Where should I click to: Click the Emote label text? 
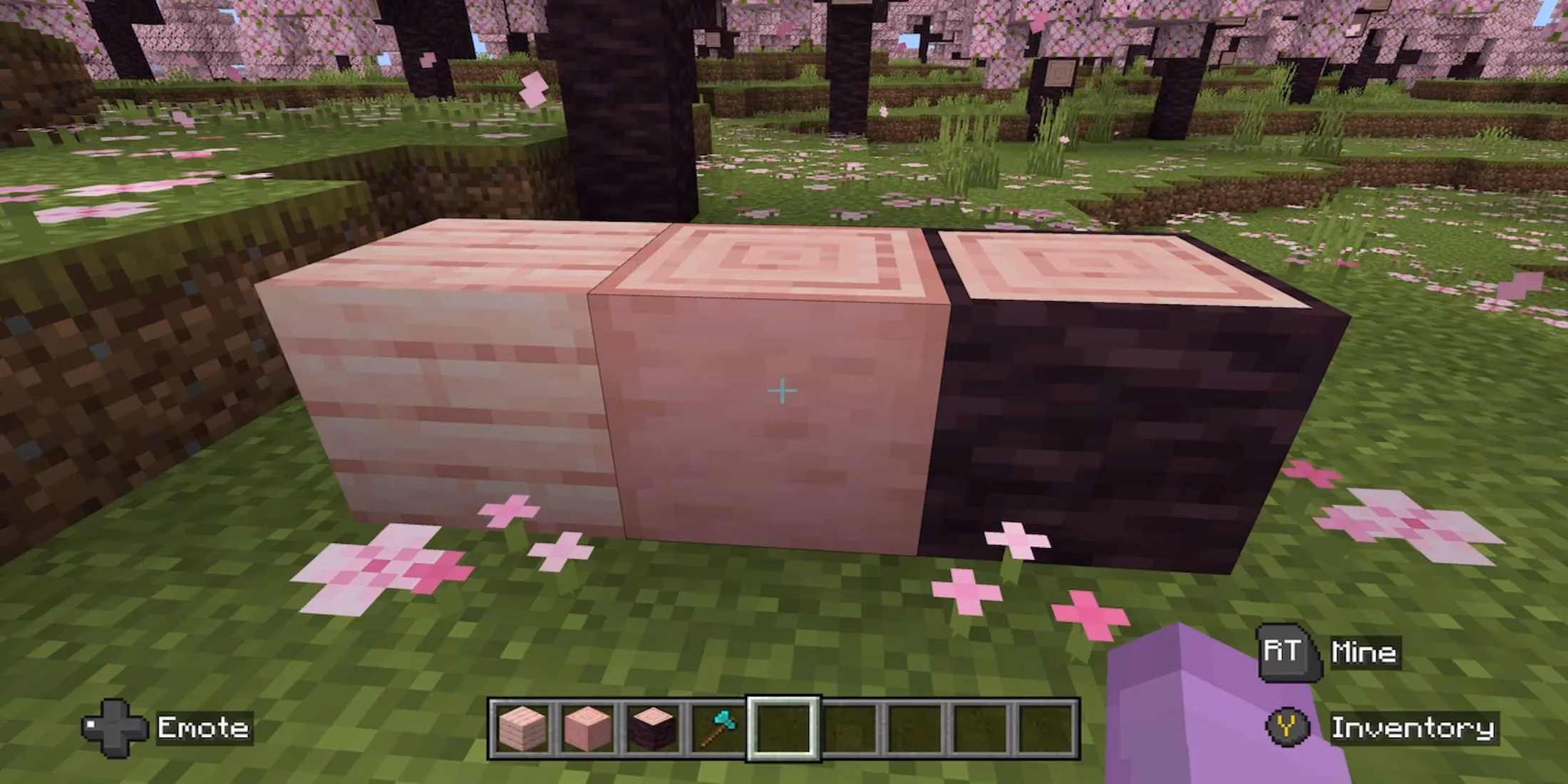tap(203, 728)
